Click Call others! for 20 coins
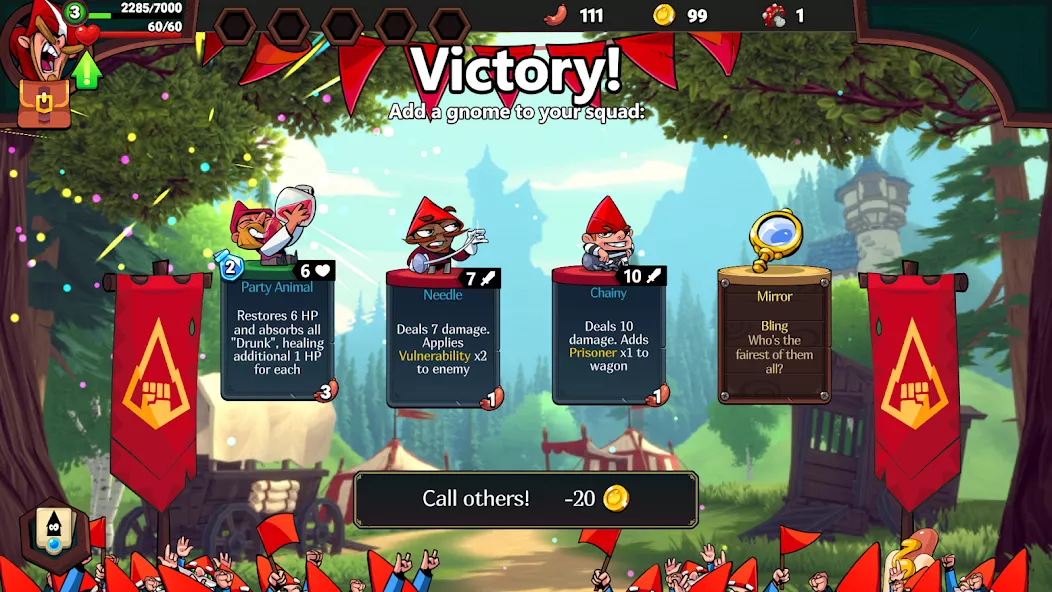Viewport: 1052px width, 592px height. tap(526, 499)
